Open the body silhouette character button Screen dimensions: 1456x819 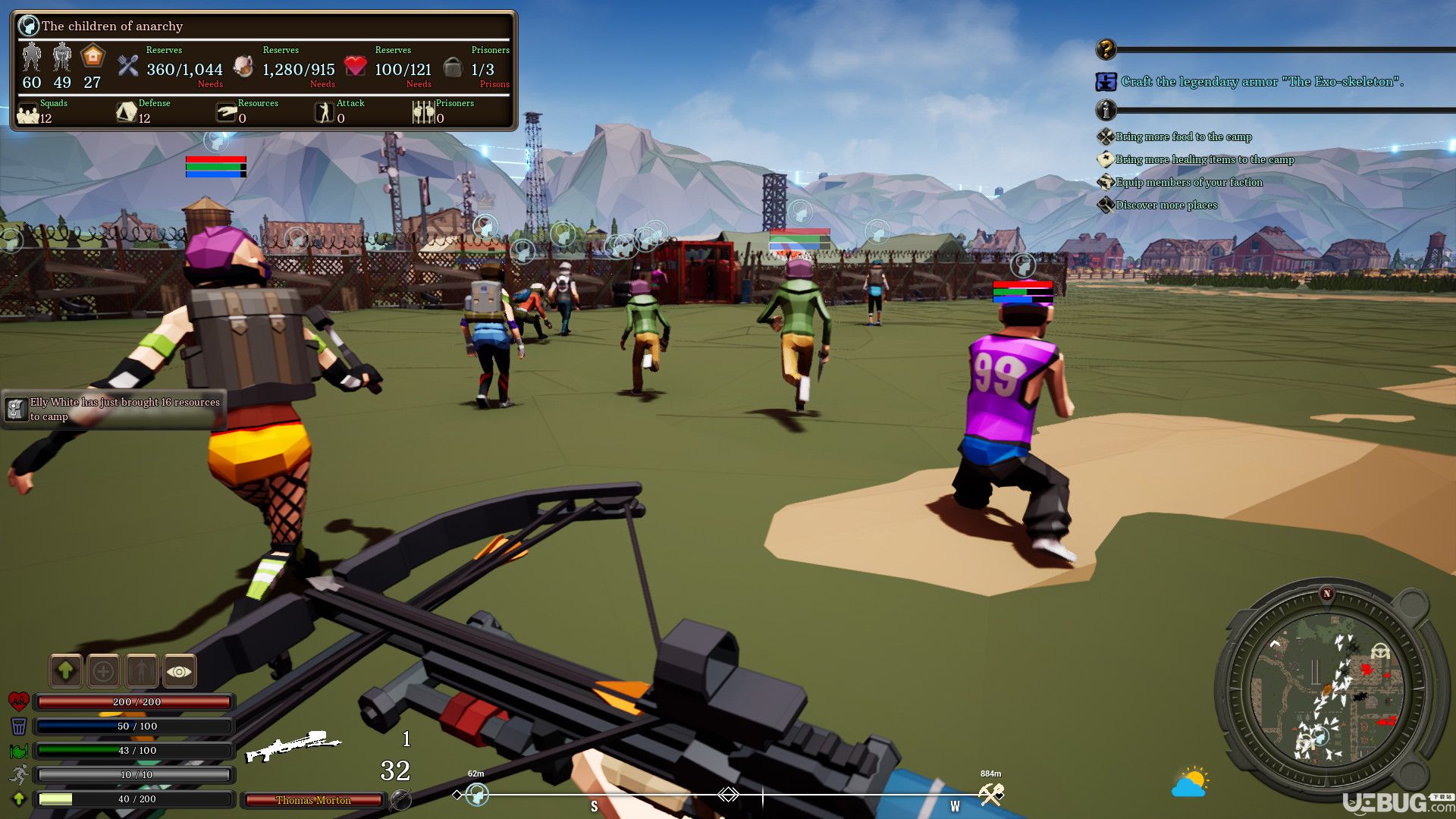tap(142, 670)
